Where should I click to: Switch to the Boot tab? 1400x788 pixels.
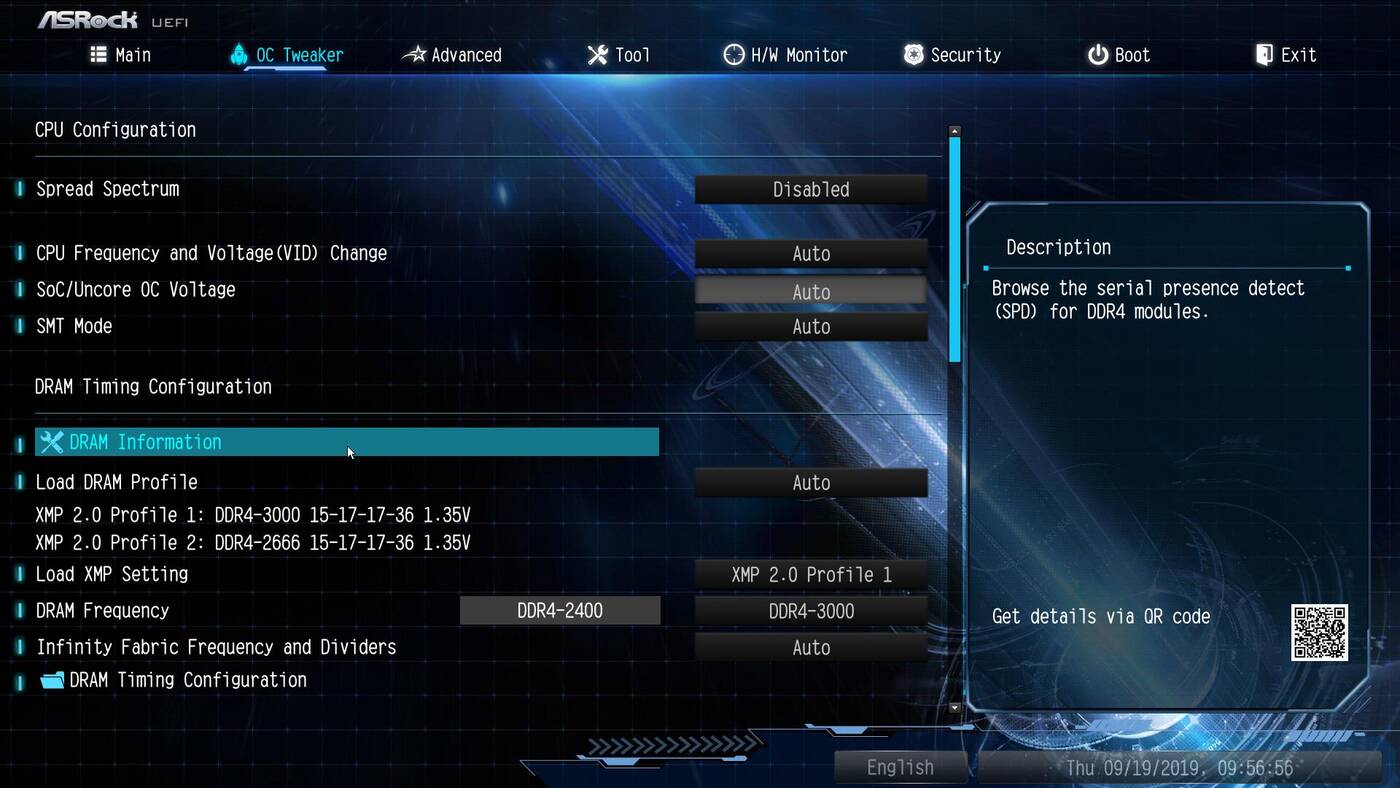(x=1119, y=55)
